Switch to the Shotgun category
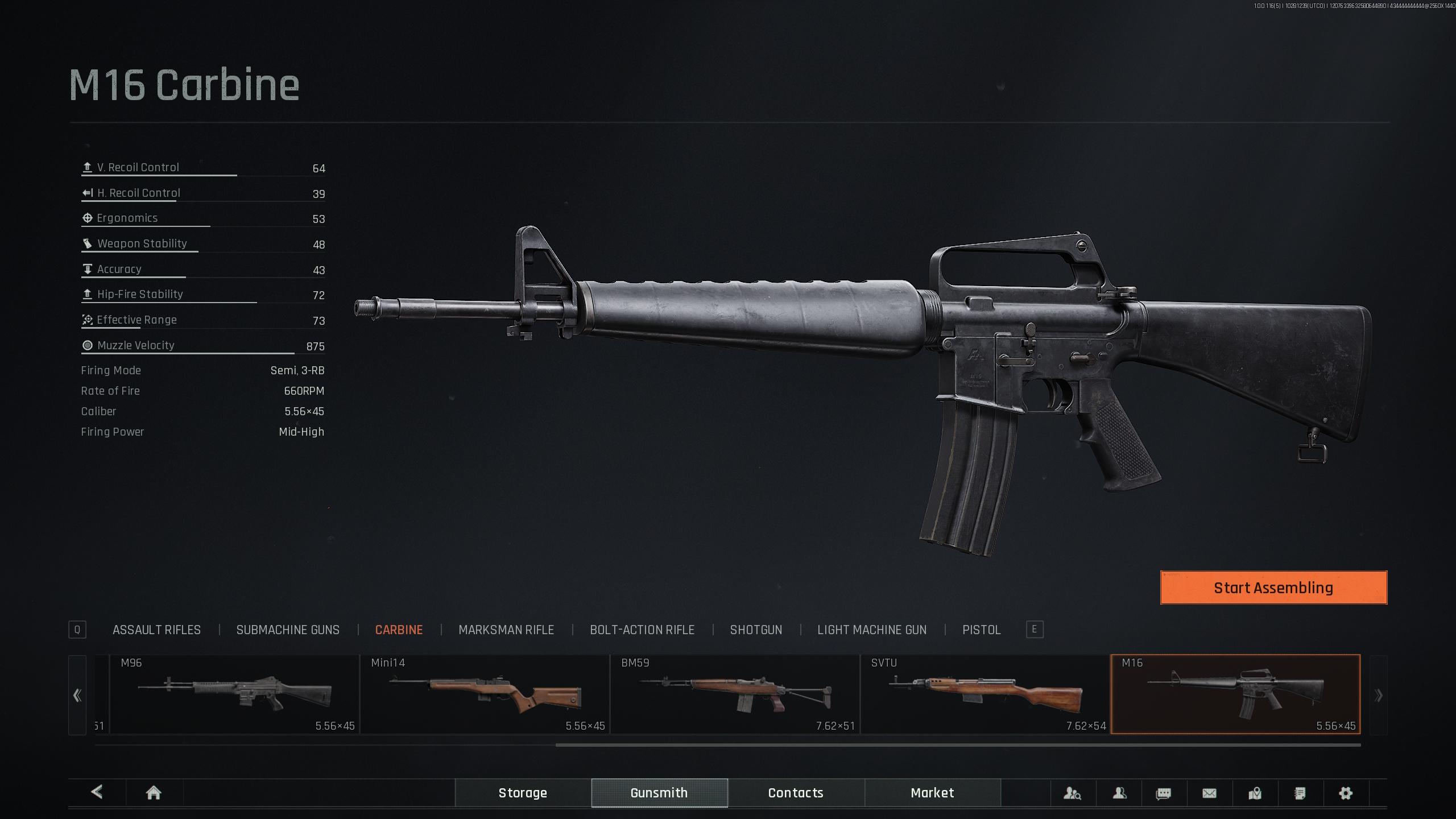 tap(756, 630)
